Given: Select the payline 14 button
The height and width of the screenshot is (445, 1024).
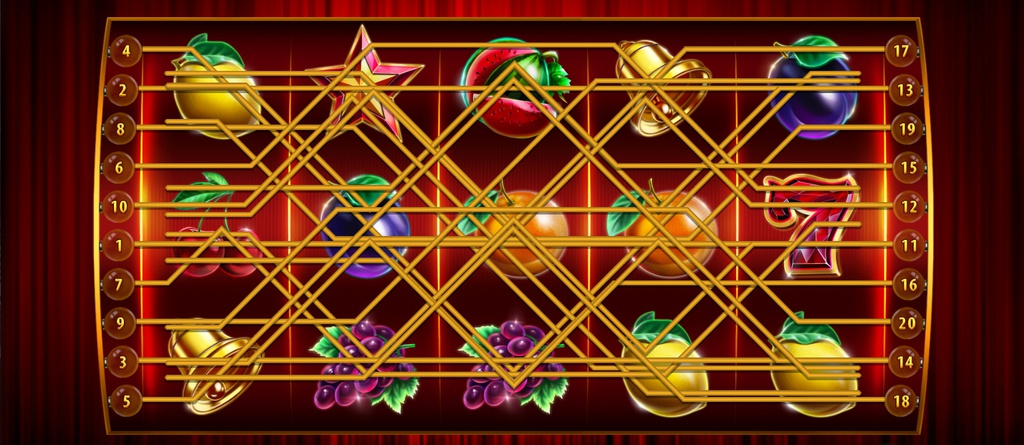Looking at the screenshot, I should pos(905,361).
